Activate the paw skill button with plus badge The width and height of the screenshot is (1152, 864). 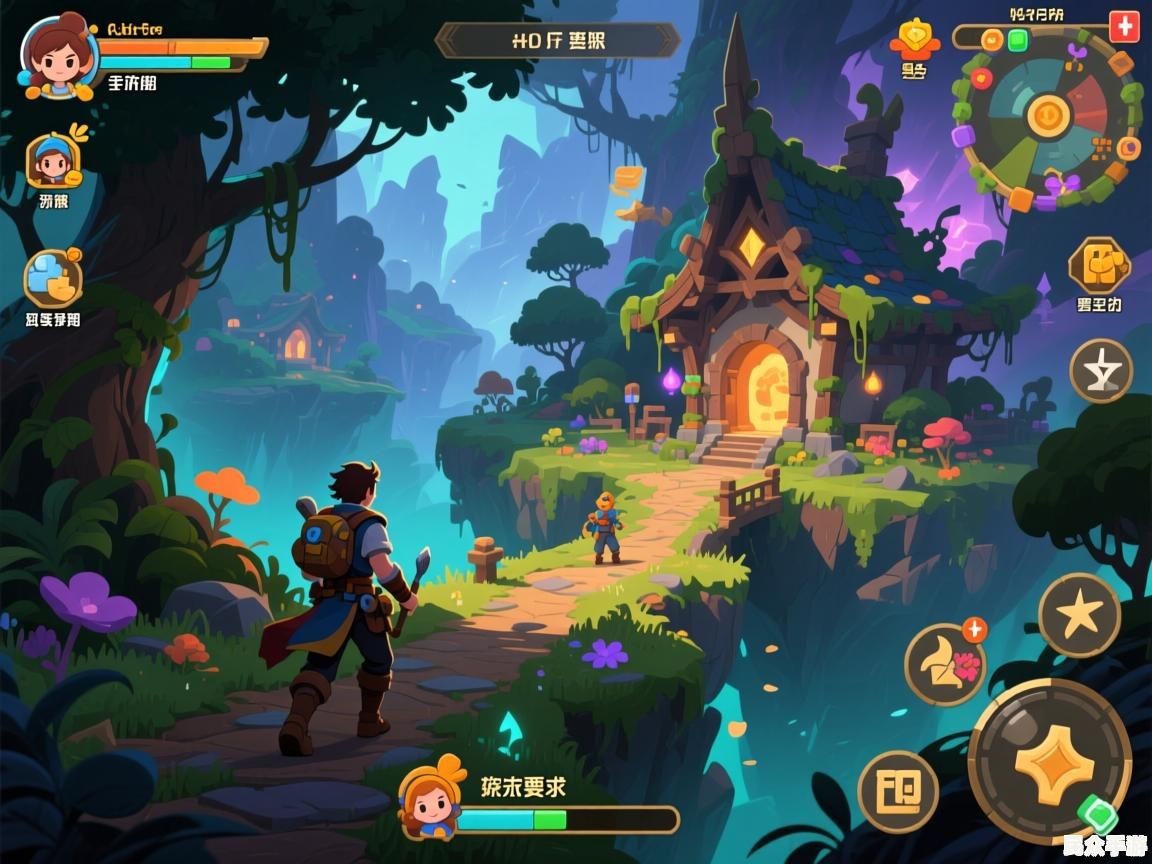coord(945,664)
